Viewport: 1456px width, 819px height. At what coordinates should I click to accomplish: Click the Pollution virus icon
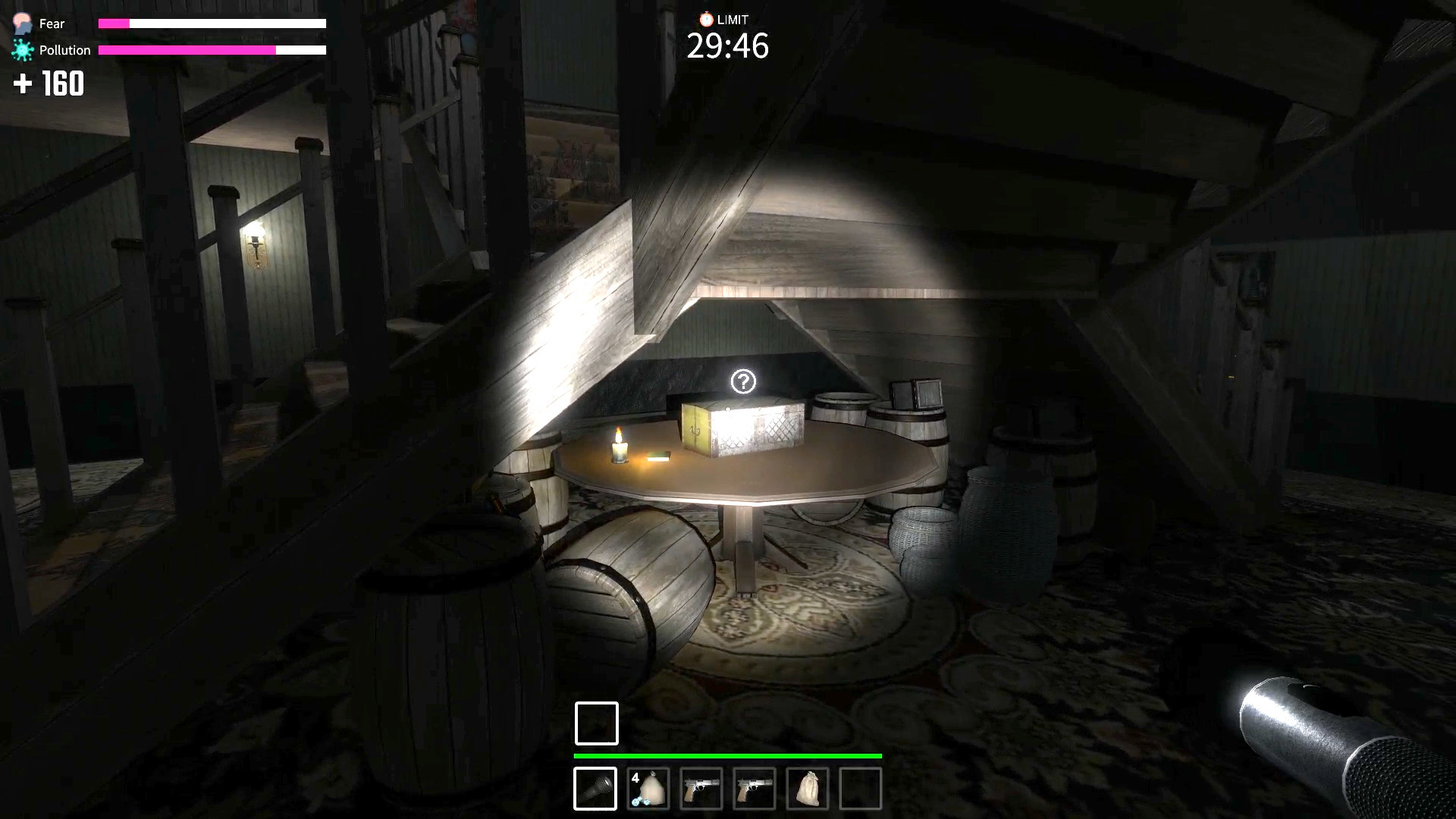(22, 49)
